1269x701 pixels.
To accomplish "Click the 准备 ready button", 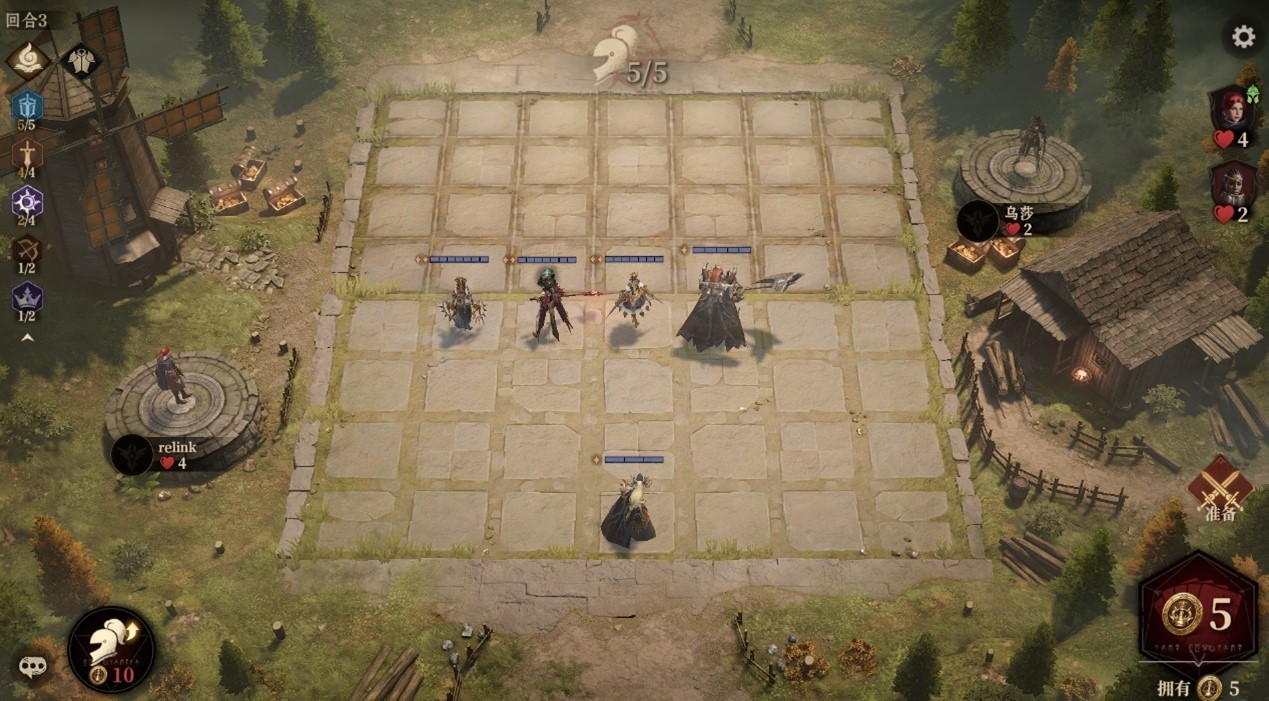I will tap(1220, 487).
